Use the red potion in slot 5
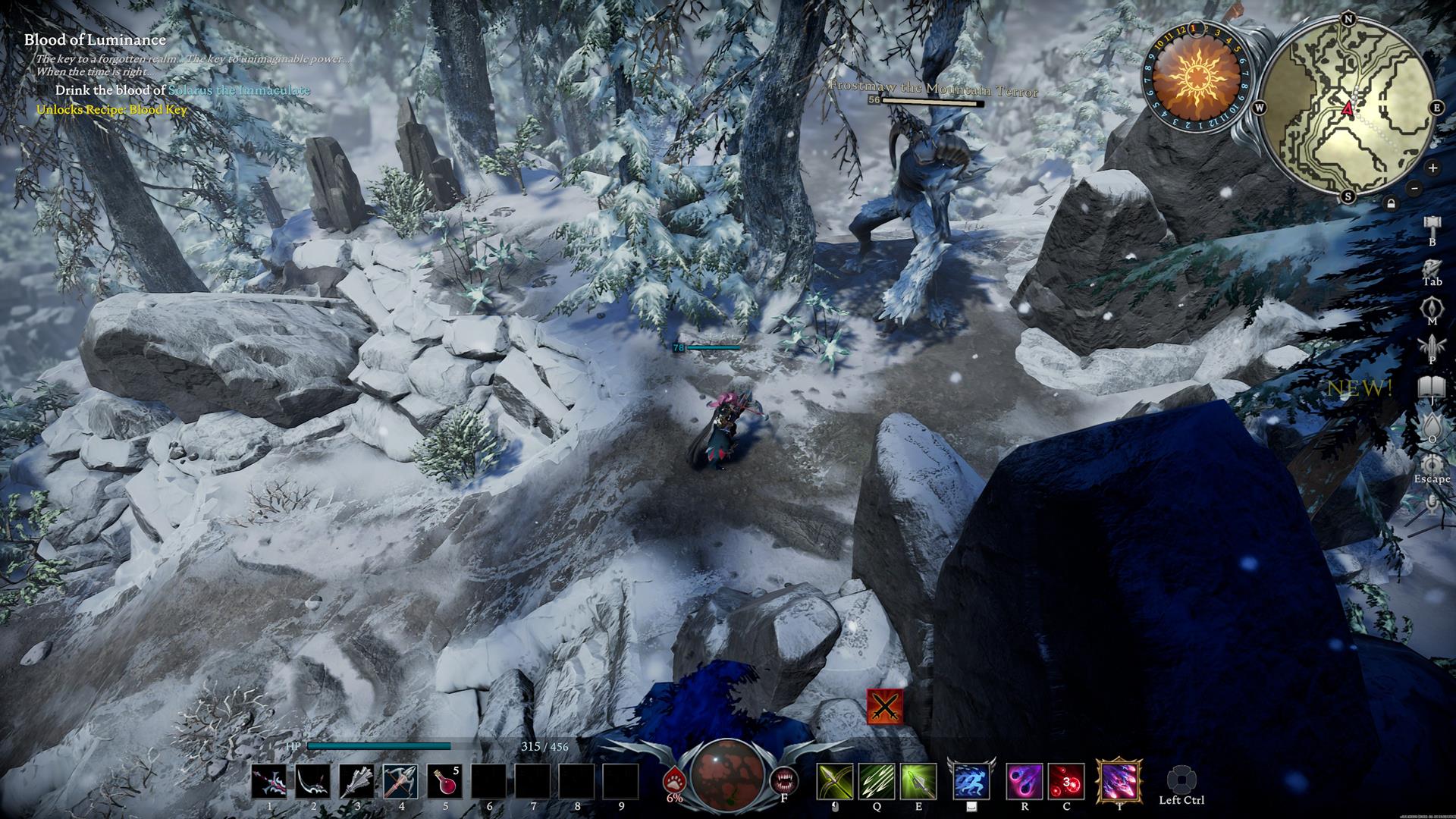 pos(445,782)
